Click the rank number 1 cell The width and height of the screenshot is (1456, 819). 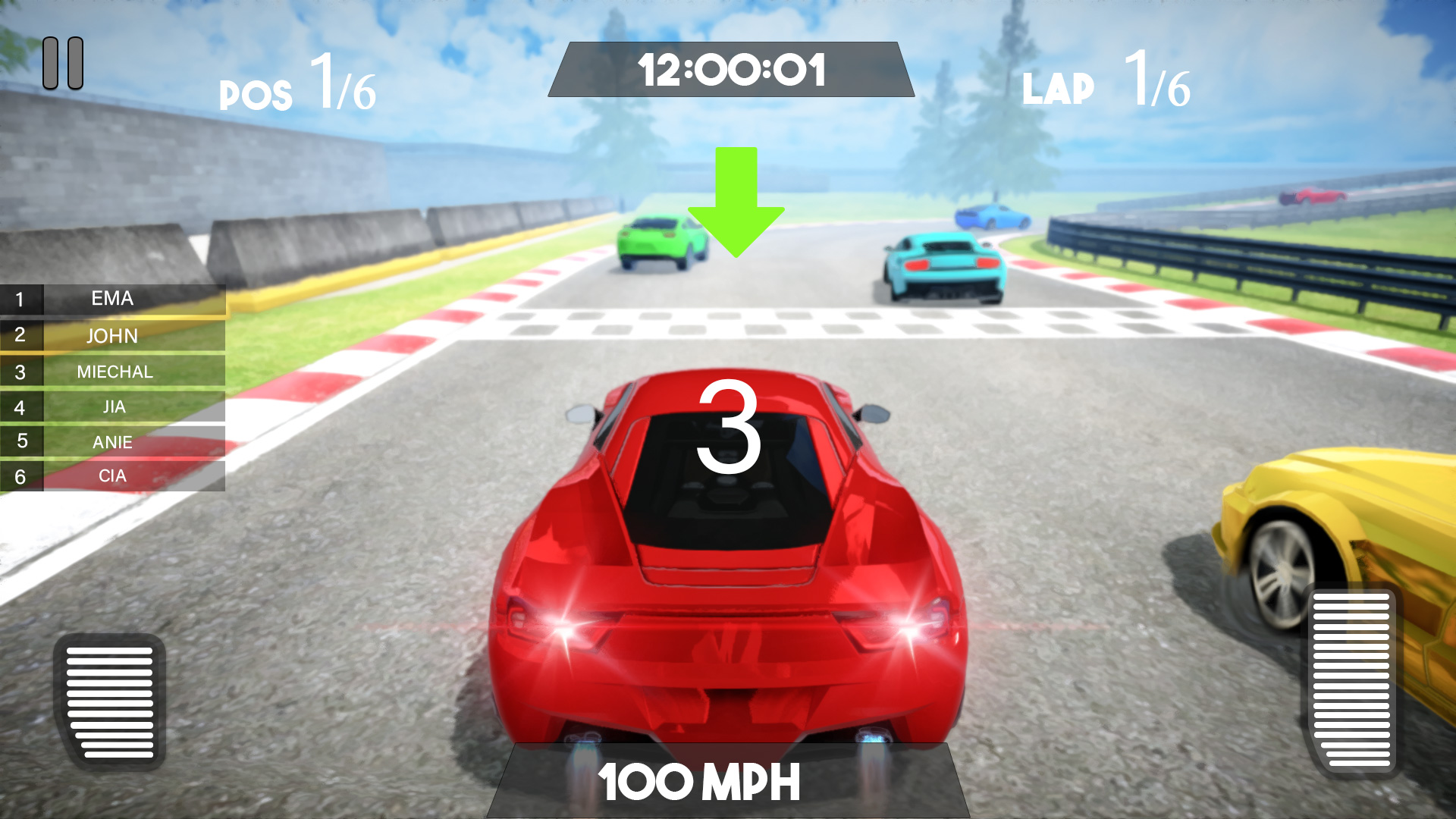(22, 299)
